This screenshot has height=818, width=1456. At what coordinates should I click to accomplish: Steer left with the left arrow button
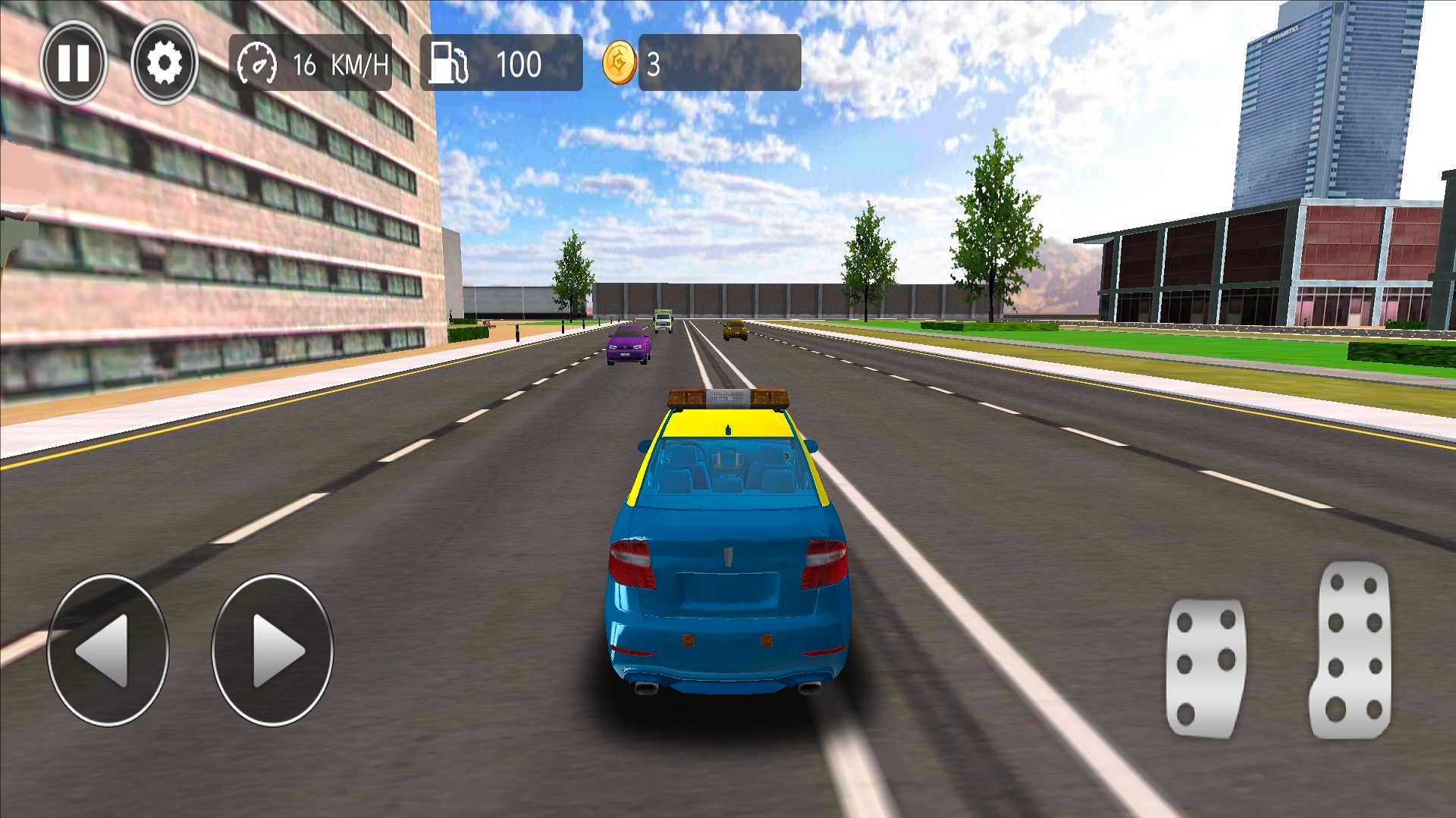point(108,650)
